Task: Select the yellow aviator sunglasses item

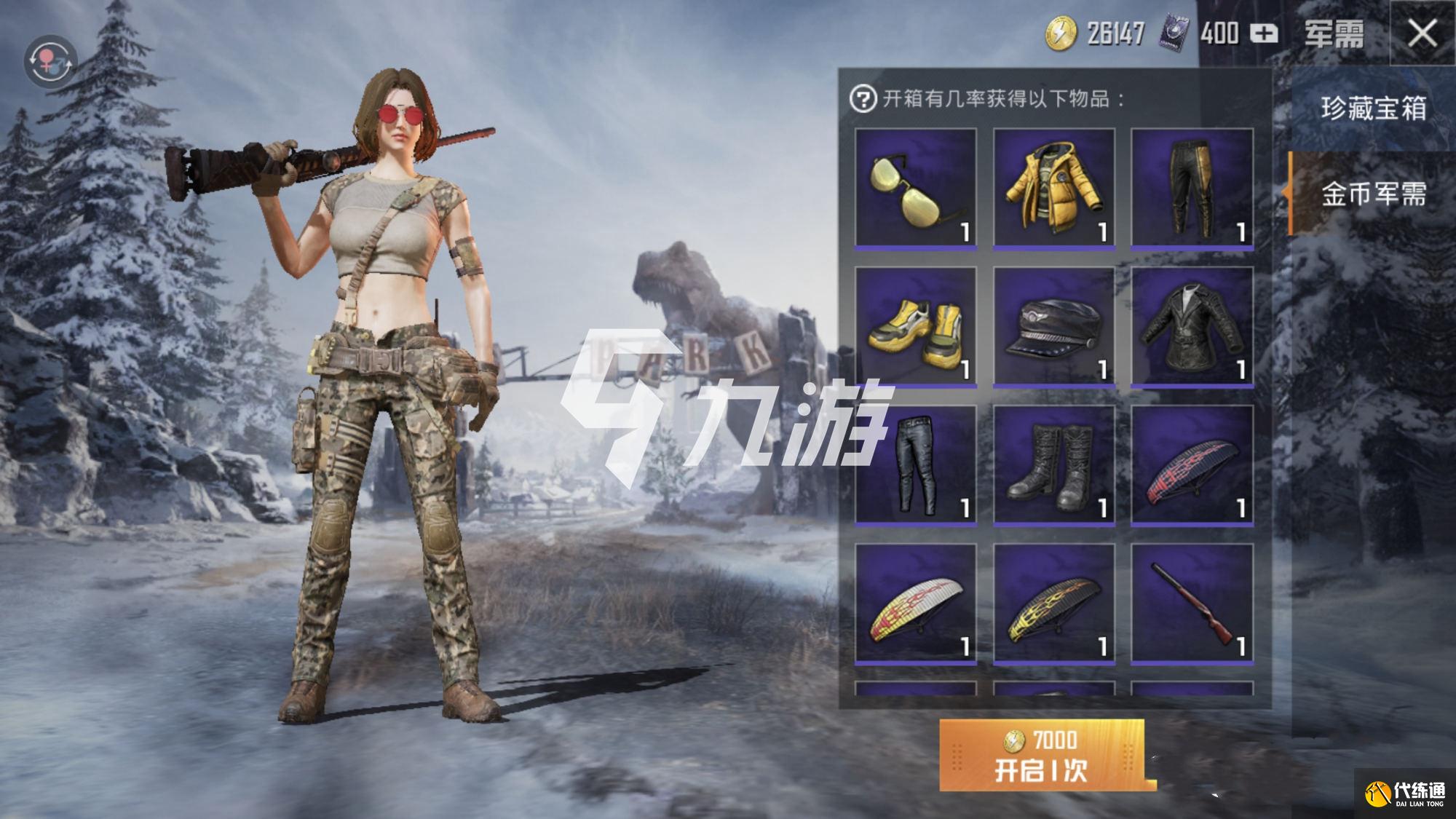Action: [916, 189]
